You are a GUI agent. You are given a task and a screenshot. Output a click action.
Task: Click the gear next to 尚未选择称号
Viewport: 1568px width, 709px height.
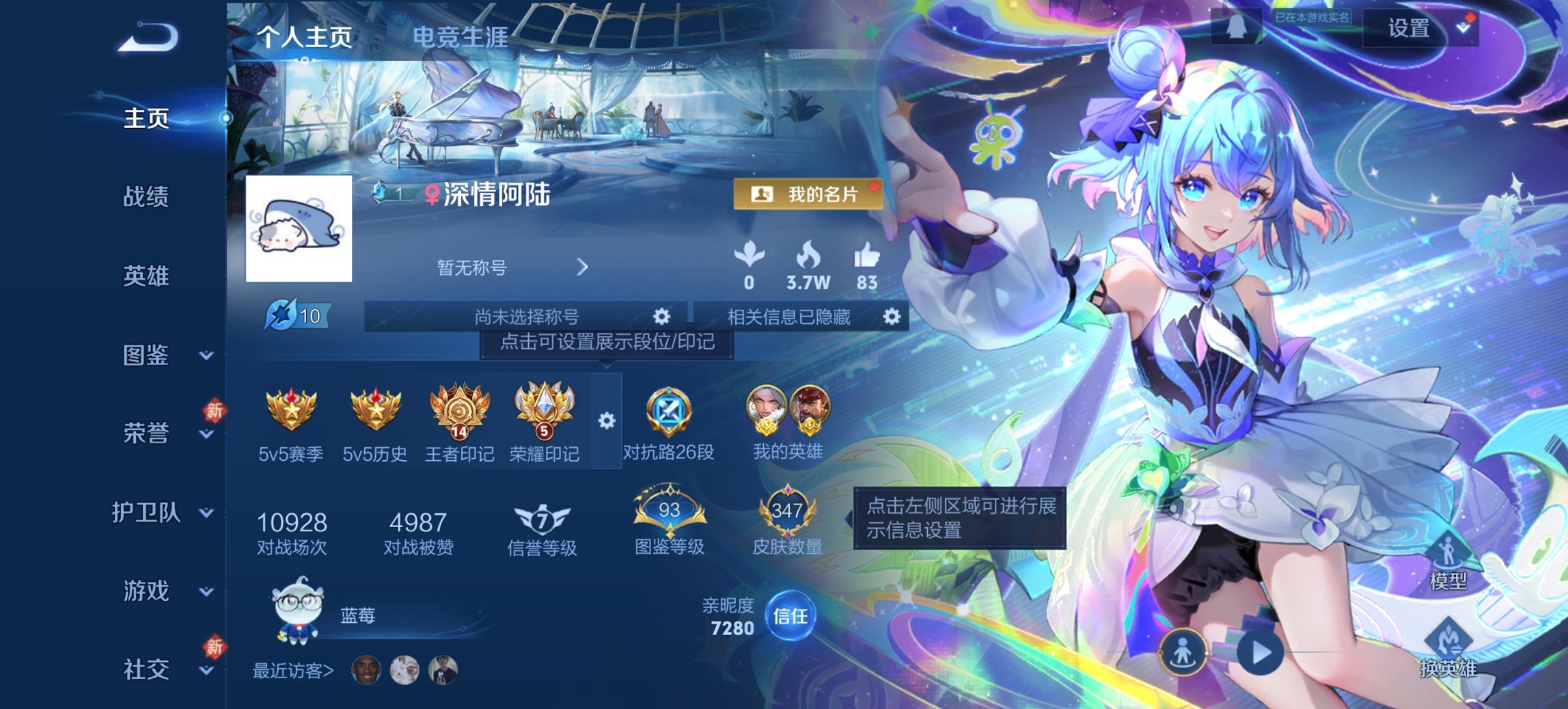[x=660, y=317]
